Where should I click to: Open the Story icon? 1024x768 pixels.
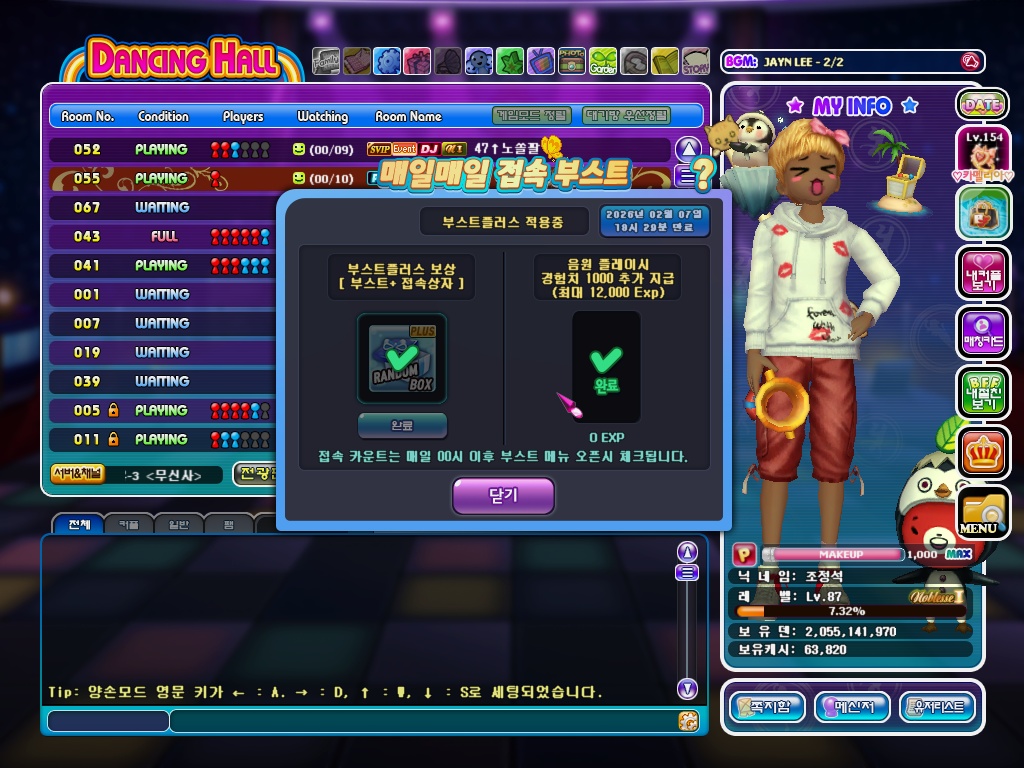pyautogui.click(x=696, y=62)
